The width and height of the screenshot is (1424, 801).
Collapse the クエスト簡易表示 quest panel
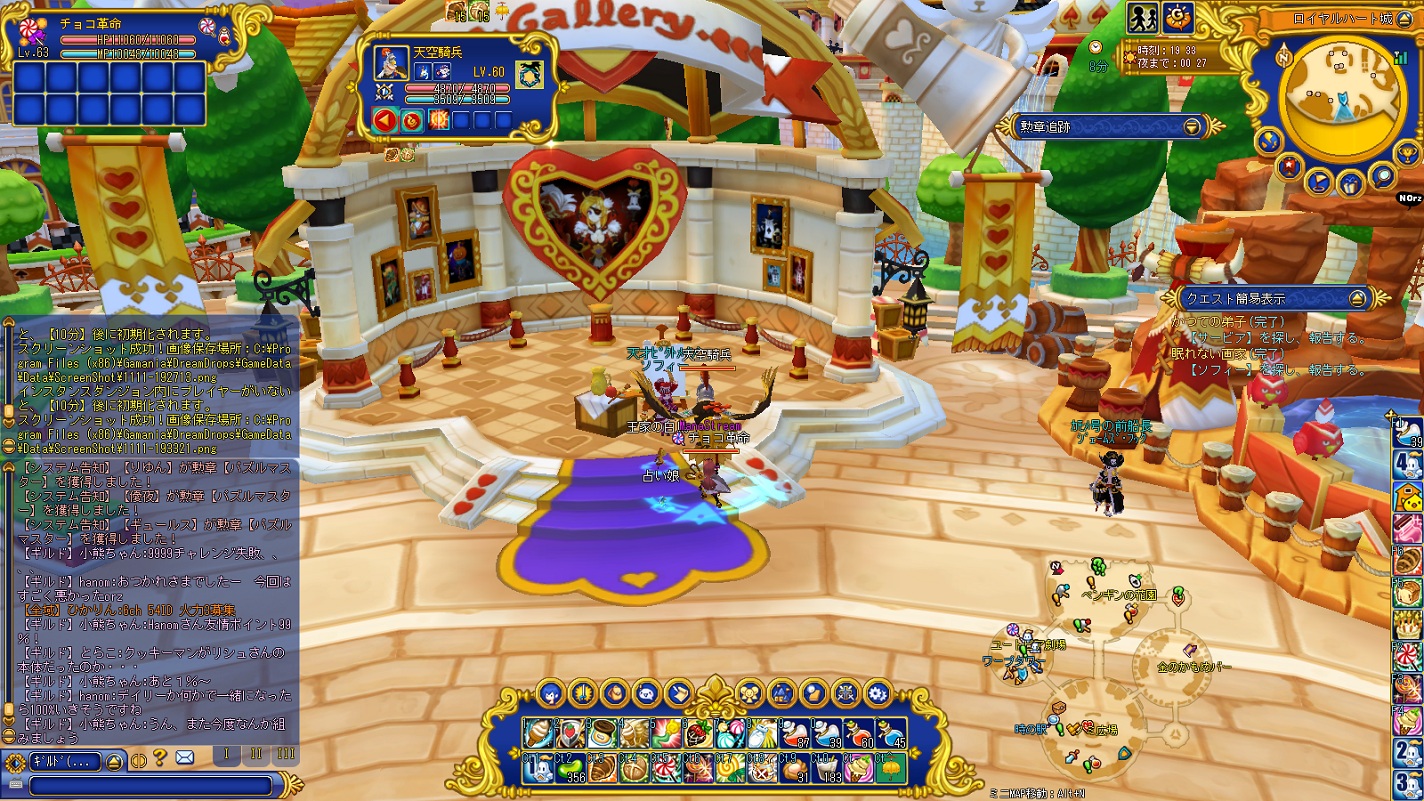[x=1357, y=298]
